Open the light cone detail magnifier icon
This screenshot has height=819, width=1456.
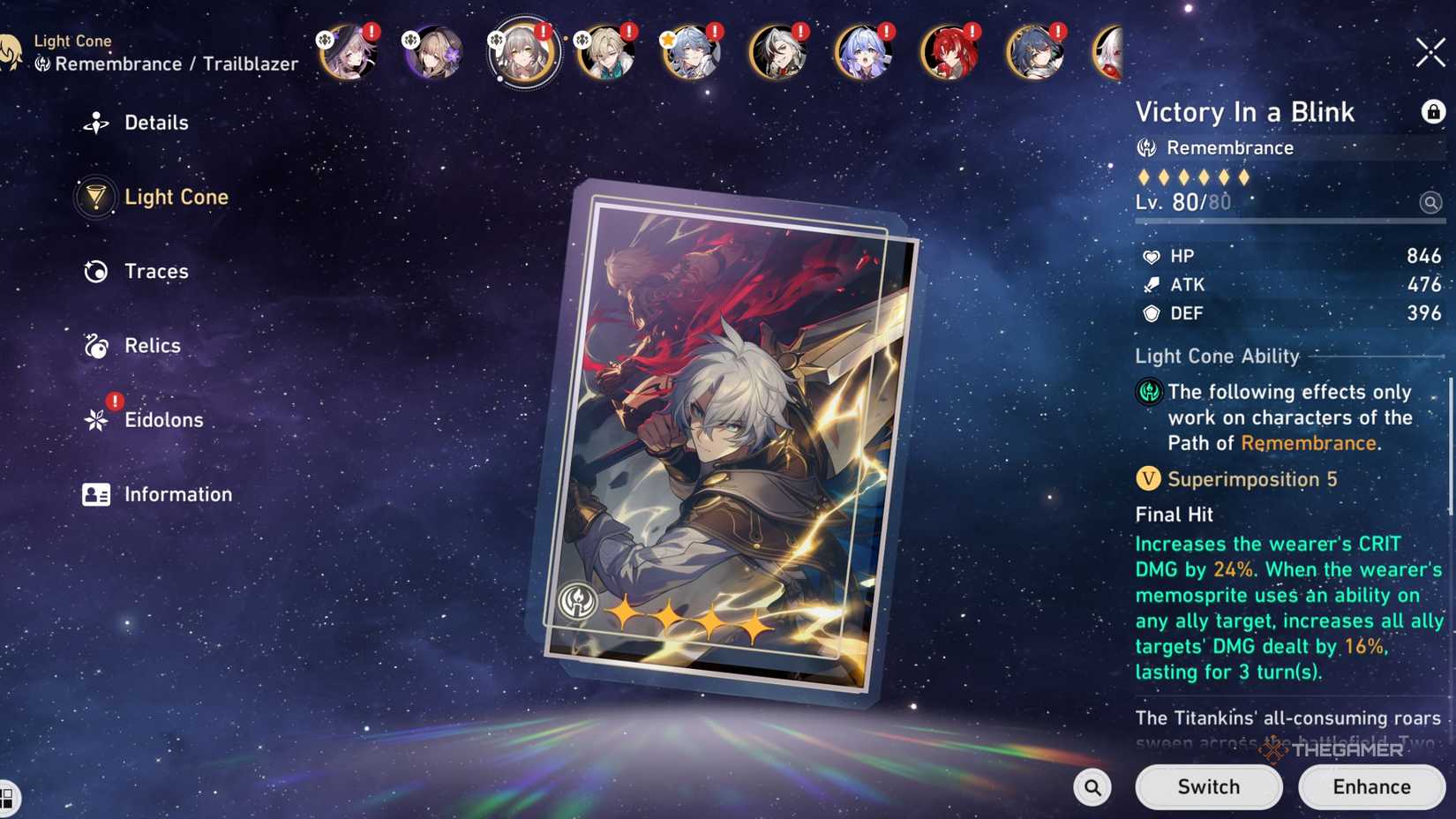click(x=1430, y=202)
